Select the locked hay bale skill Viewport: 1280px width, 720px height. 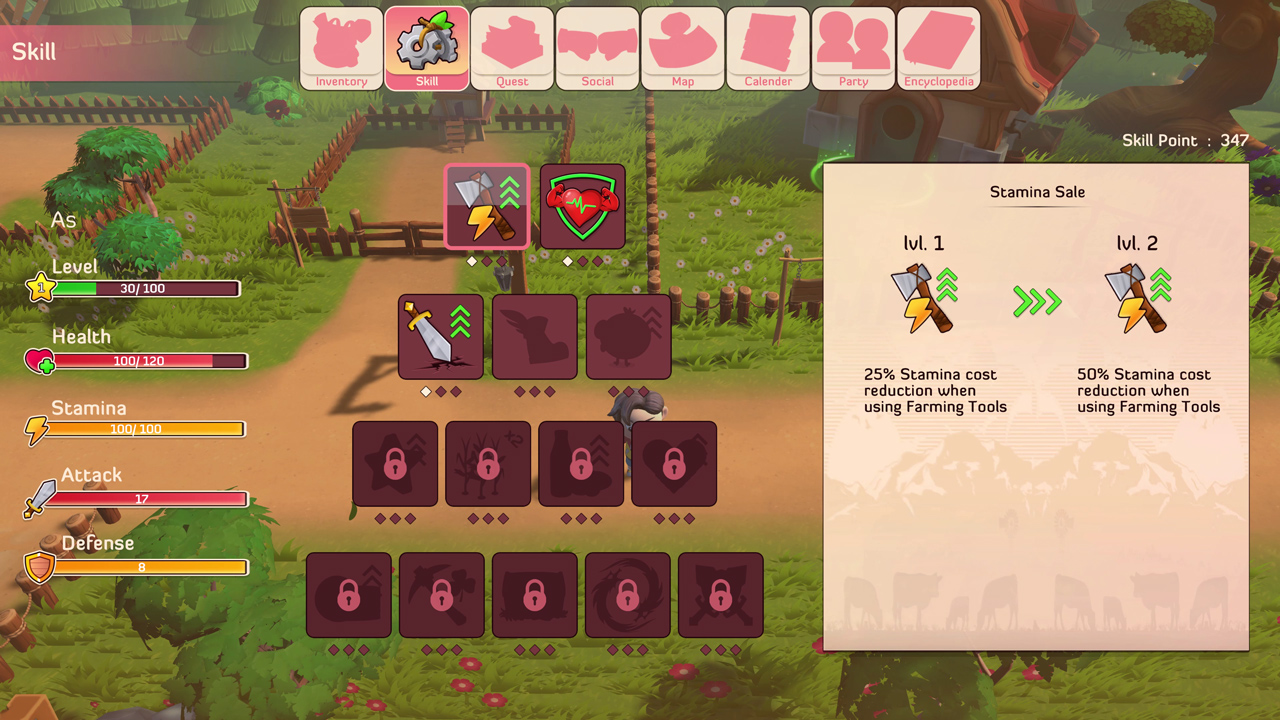pyautogui.click(x=534, y=594)
